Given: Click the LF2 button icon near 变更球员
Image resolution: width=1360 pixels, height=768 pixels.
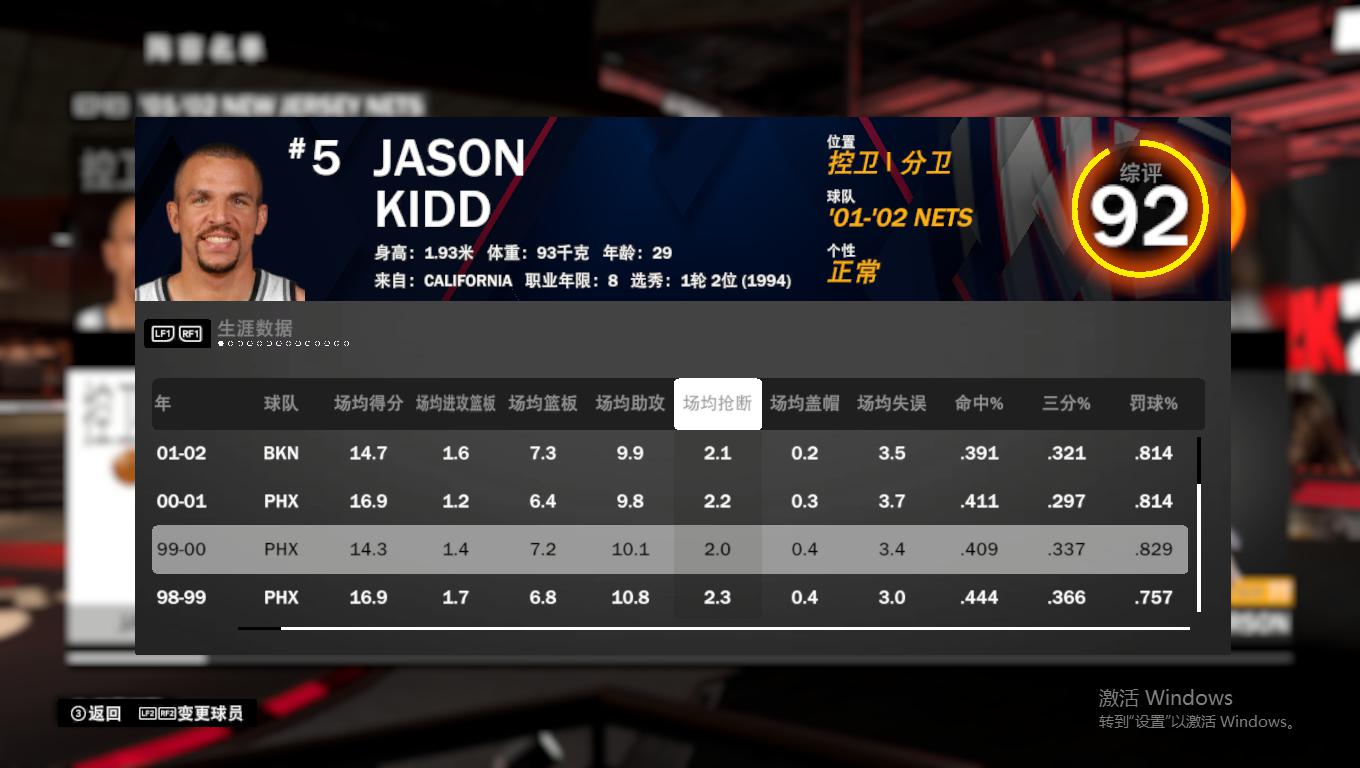Looking at the screenshot, I should [148, 713].
